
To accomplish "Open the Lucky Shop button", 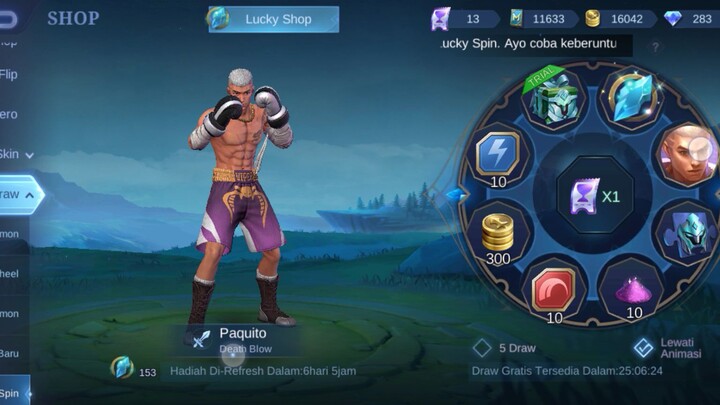I will coord(273,19).
